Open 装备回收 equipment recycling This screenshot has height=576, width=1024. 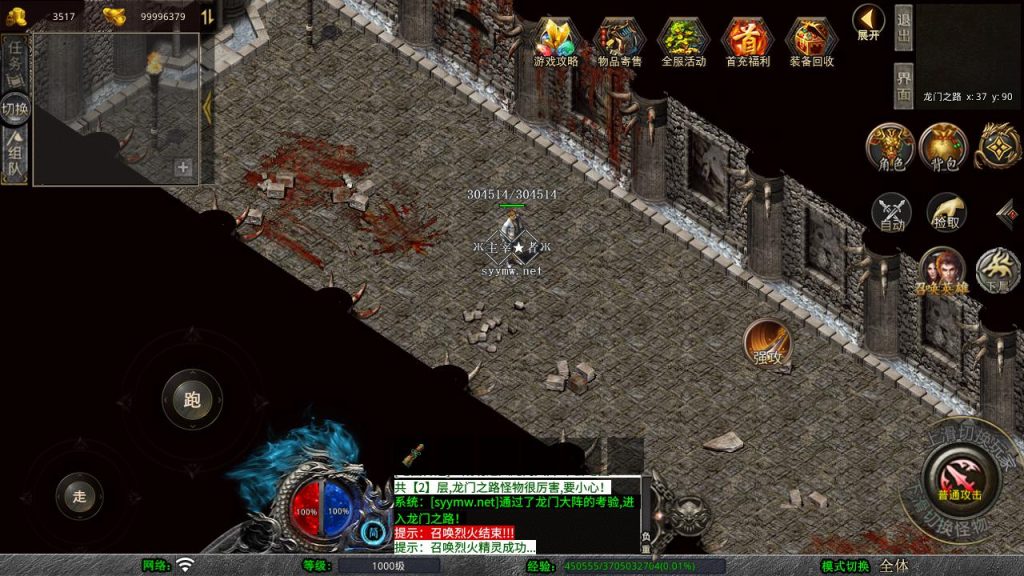811,40
